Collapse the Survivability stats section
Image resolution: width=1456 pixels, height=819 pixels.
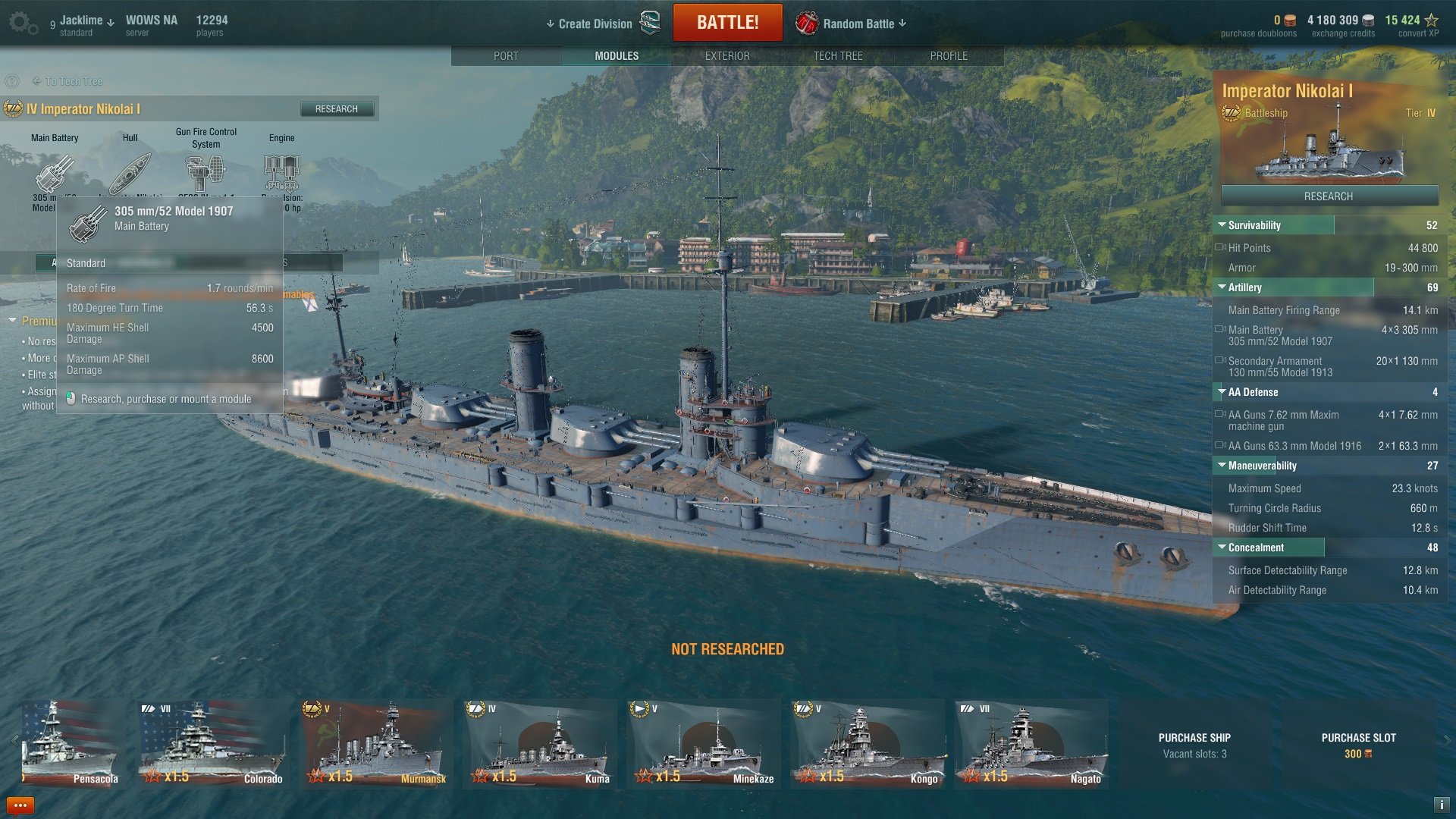click(1222, 225)
